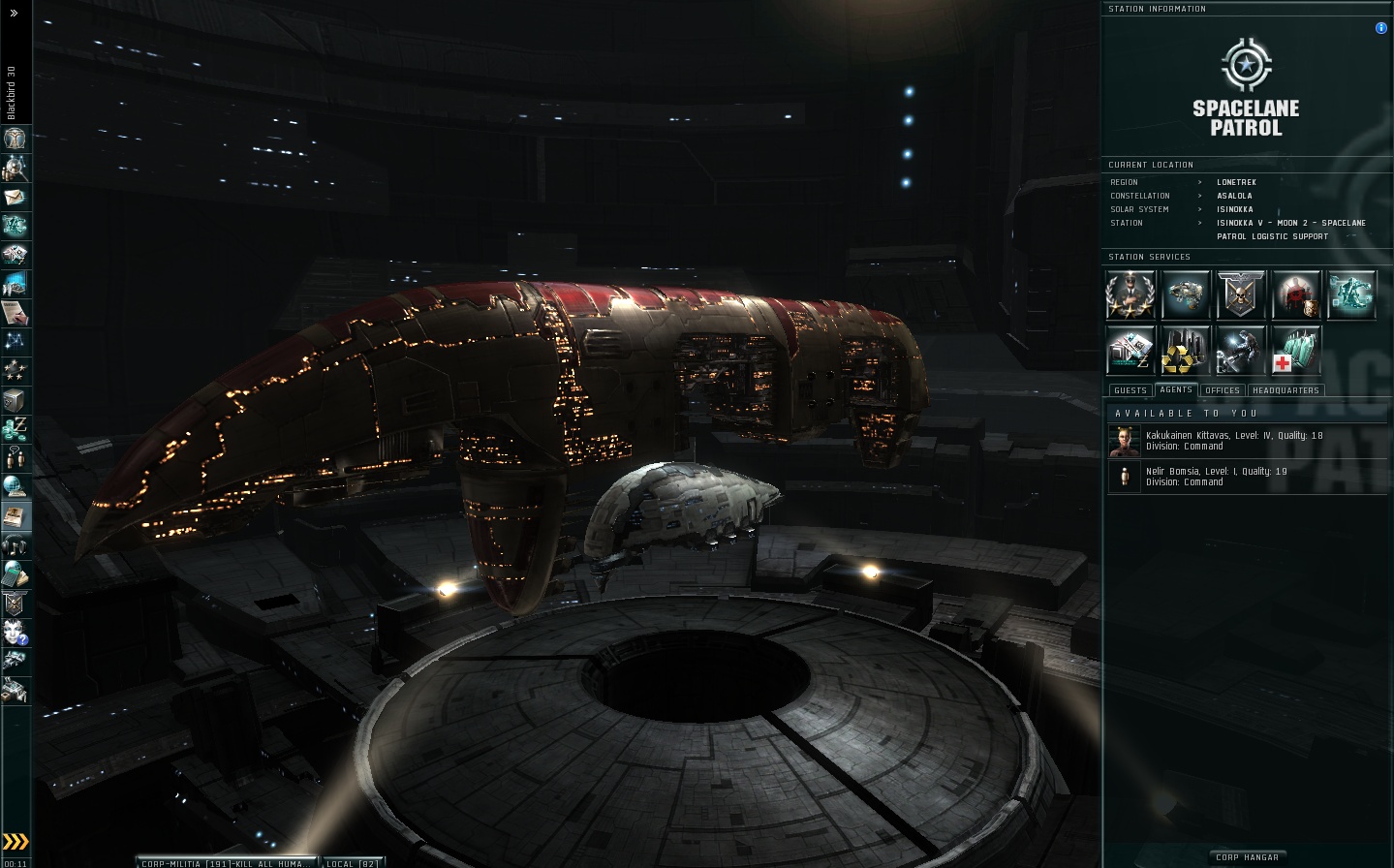Open the Local chat channel tab
1394x868 pixels.
[354, 863]
